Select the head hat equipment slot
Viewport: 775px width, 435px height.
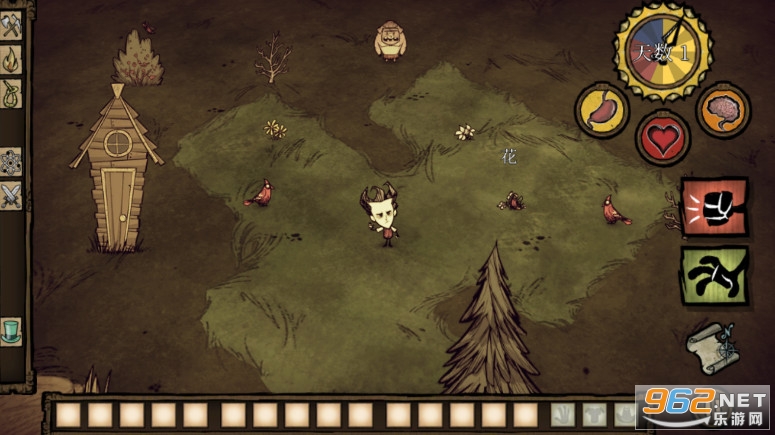pos(625,414)
